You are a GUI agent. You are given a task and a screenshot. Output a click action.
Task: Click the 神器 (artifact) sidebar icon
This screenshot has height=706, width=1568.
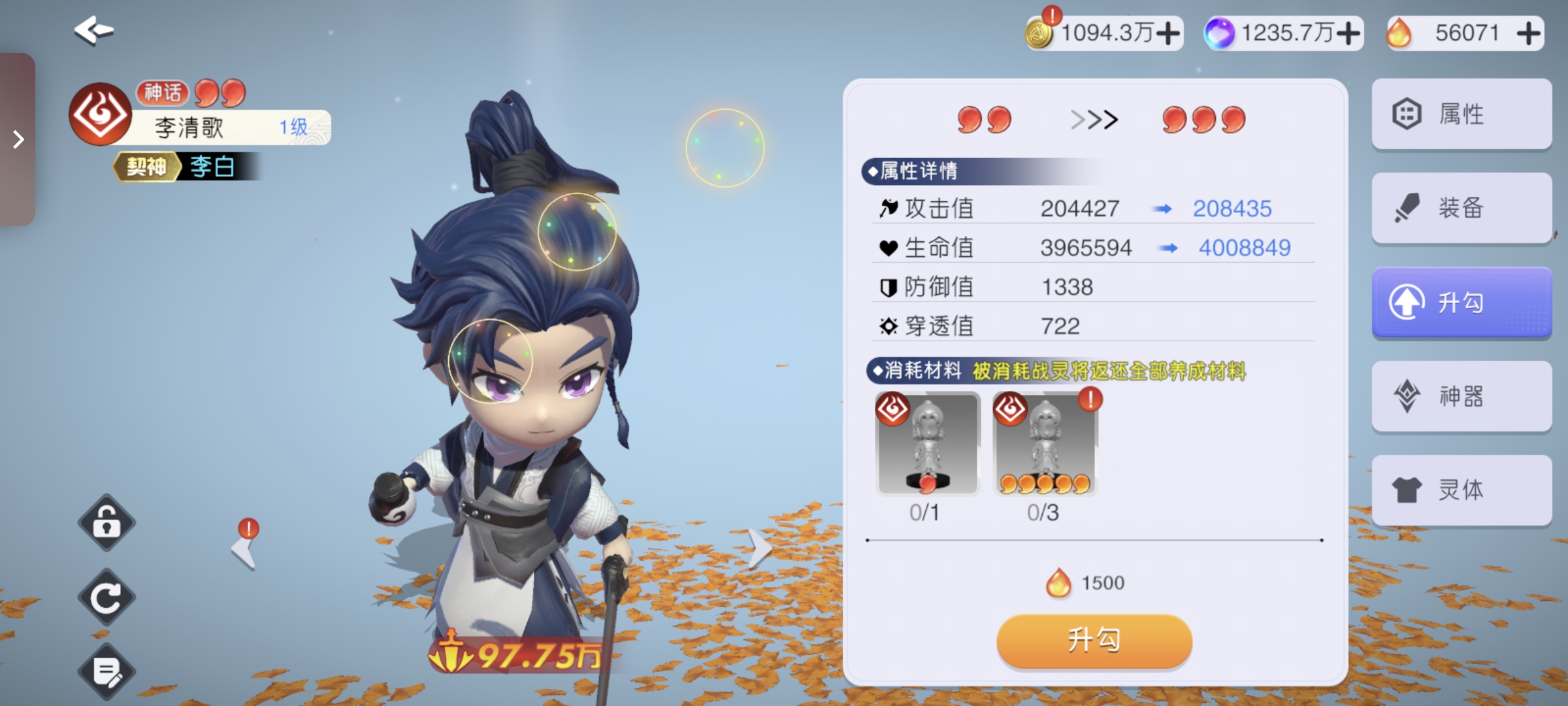tap(1461, 396)
